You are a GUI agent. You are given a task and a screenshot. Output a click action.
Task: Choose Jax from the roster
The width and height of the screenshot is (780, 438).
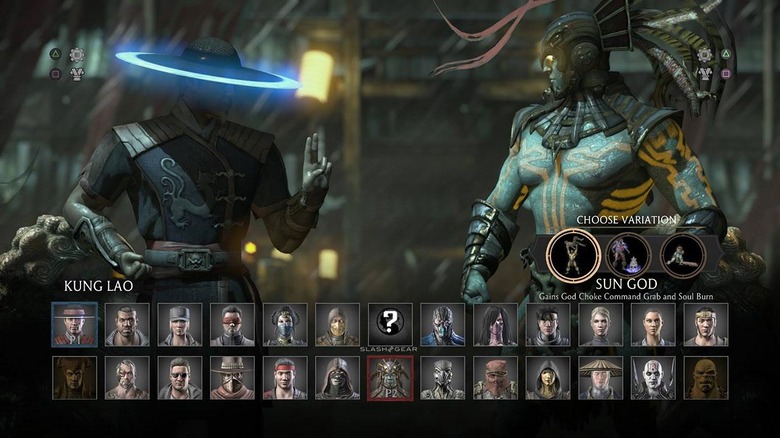(127, 324)
